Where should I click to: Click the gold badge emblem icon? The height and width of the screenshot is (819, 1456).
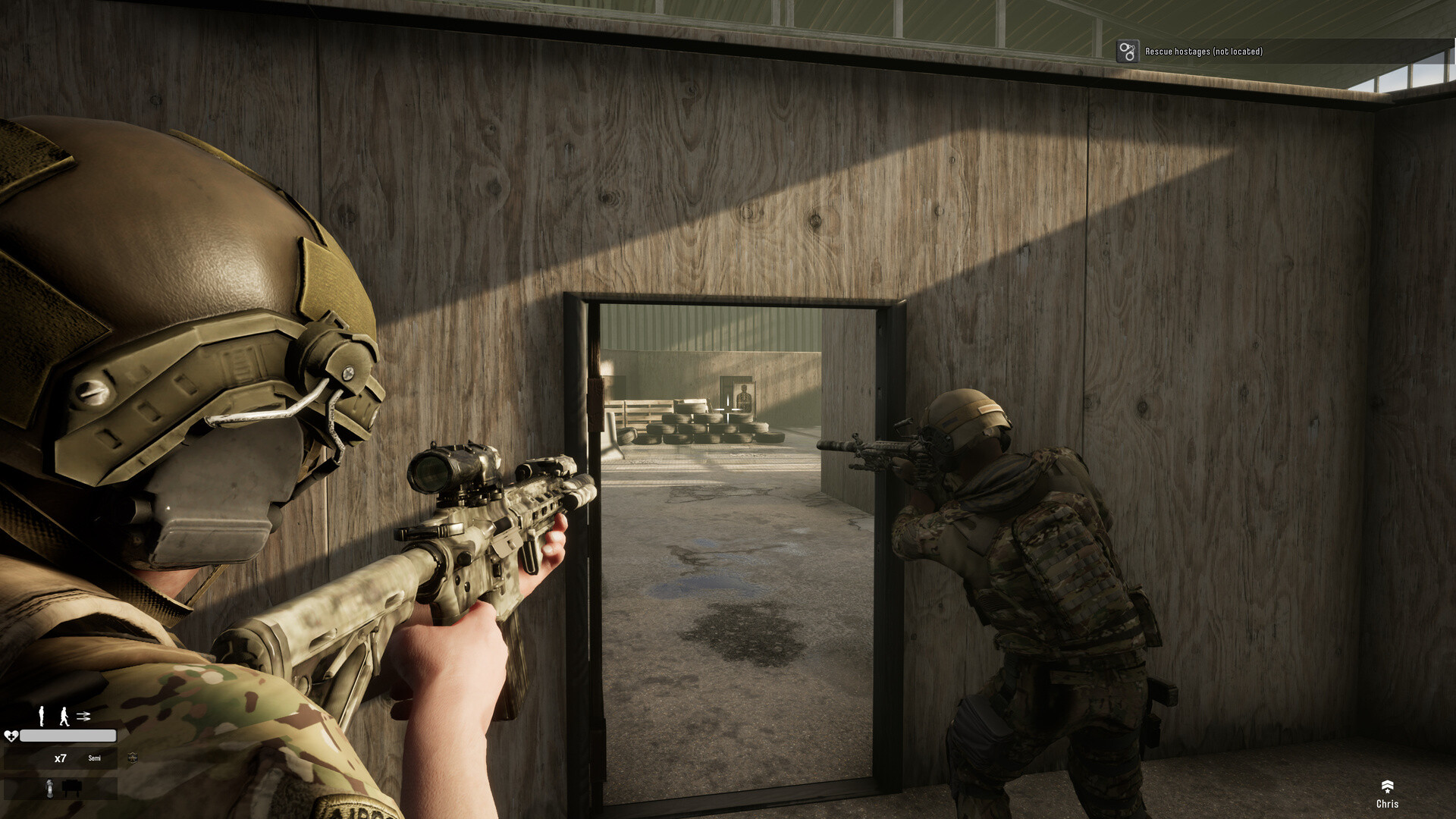133,758
